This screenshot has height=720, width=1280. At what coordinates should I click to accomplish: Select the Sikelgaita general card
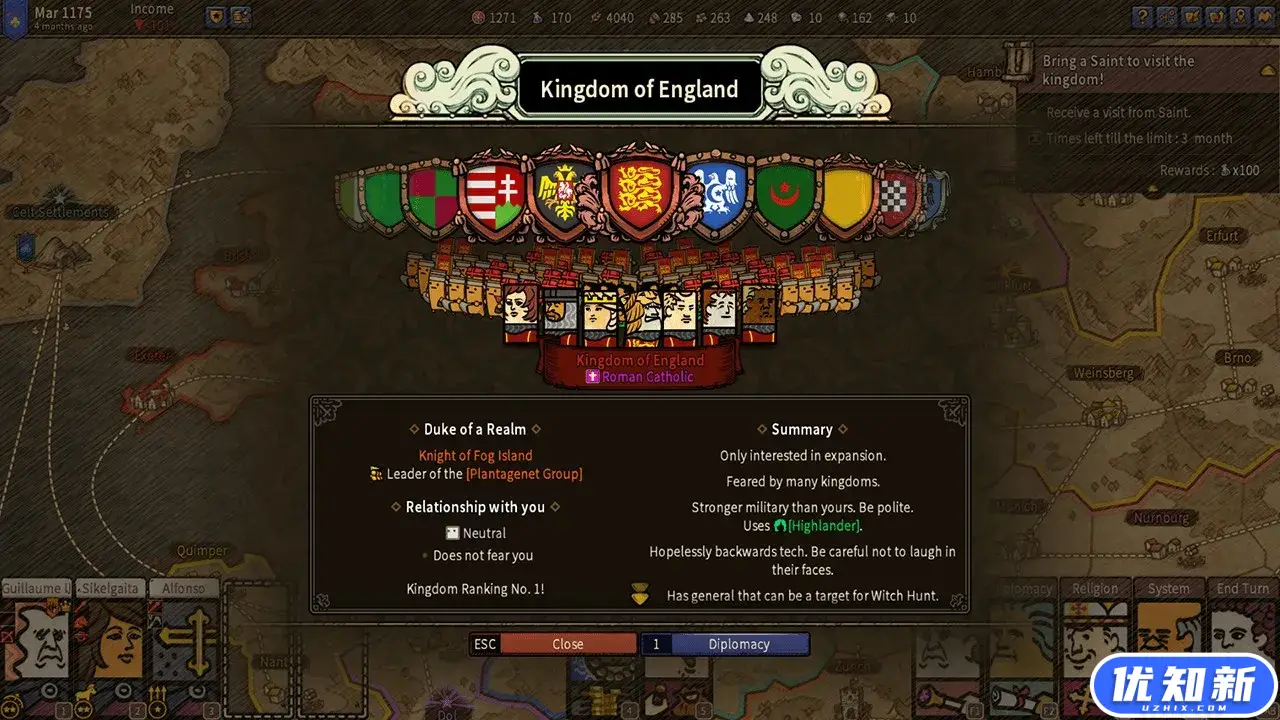[x=110, y=638]
